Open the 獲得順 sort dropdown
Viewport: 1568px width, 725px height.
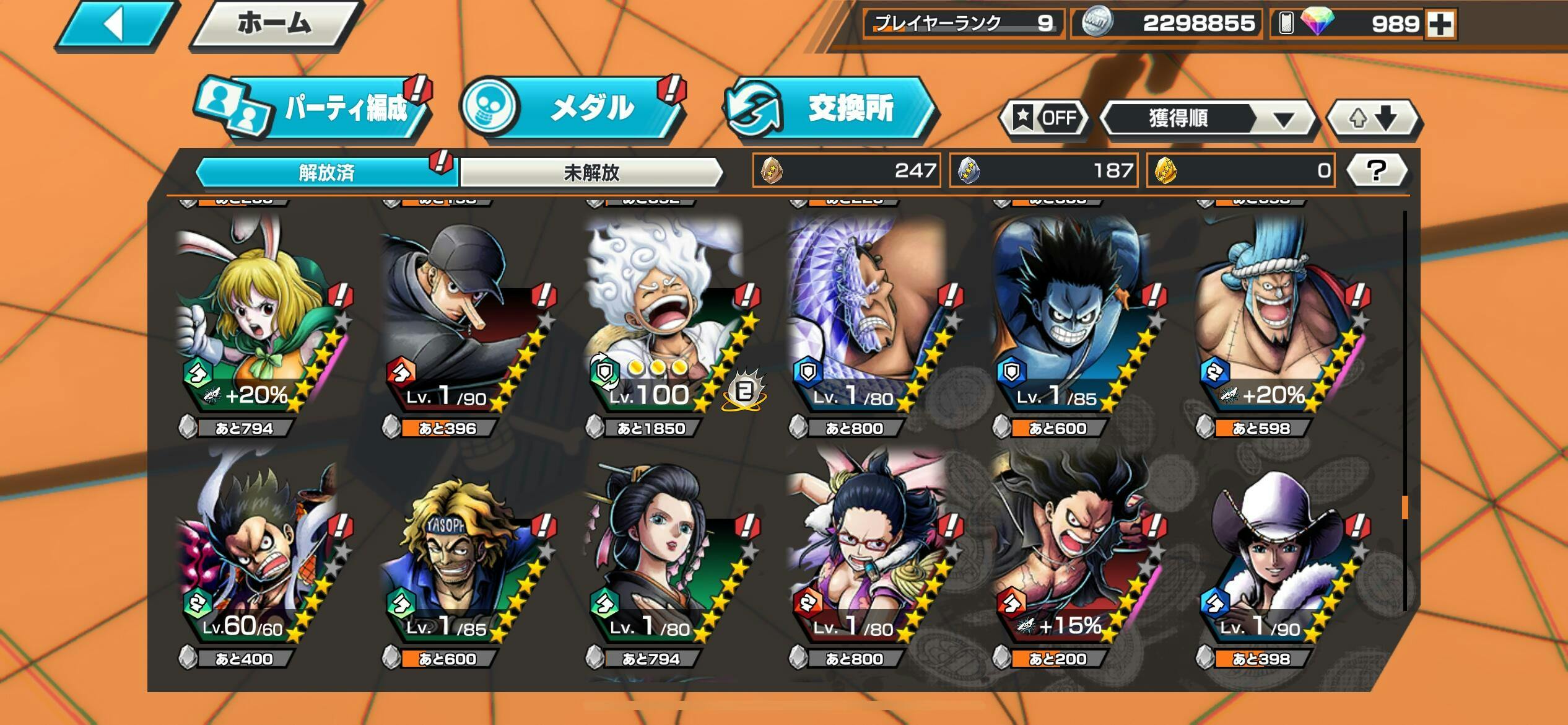[x=1208, y=118]
